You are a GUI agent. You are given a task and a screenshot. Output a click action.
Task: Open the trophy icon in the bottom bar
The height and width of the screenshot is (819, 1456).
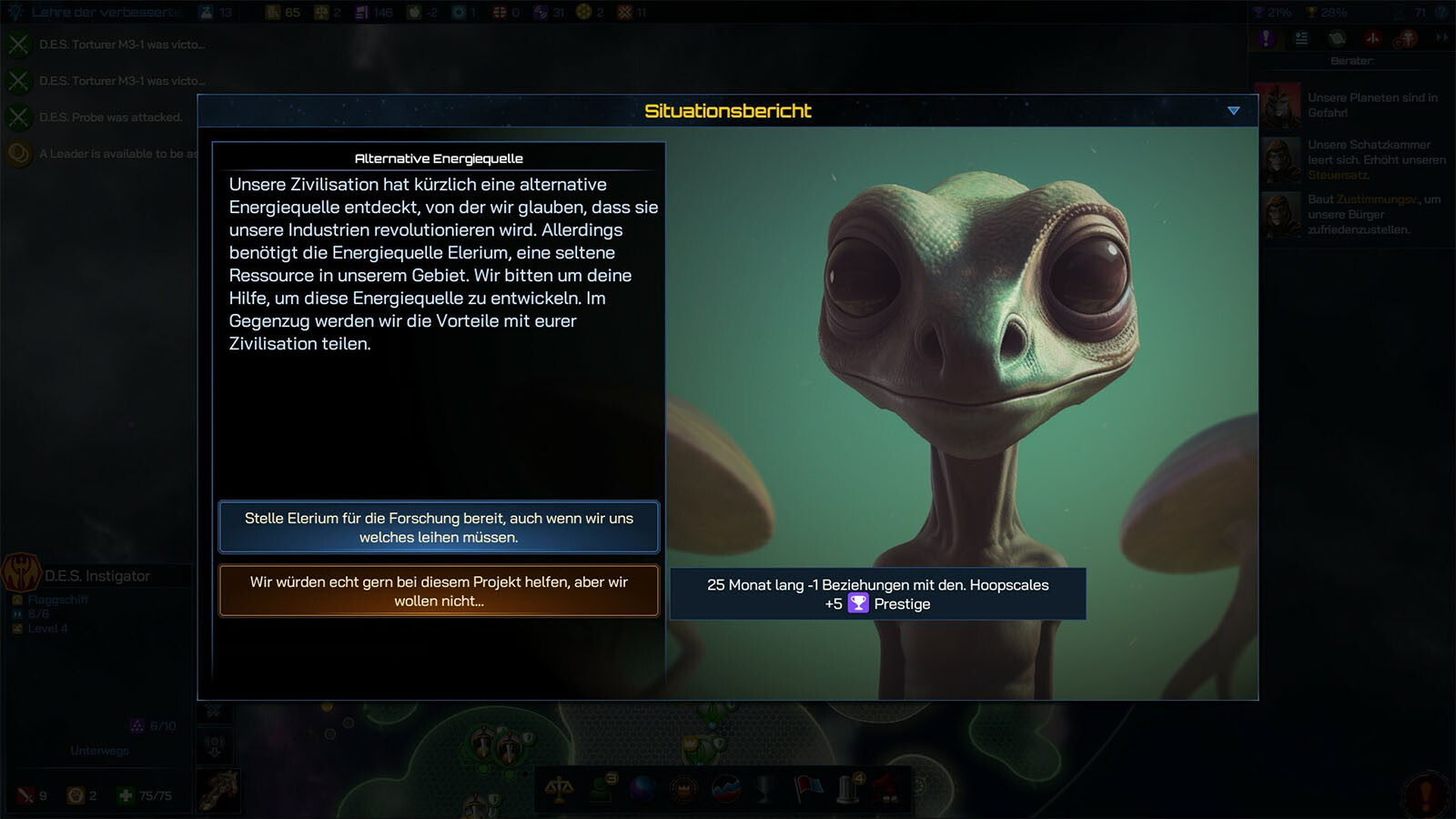click(766, 789)
